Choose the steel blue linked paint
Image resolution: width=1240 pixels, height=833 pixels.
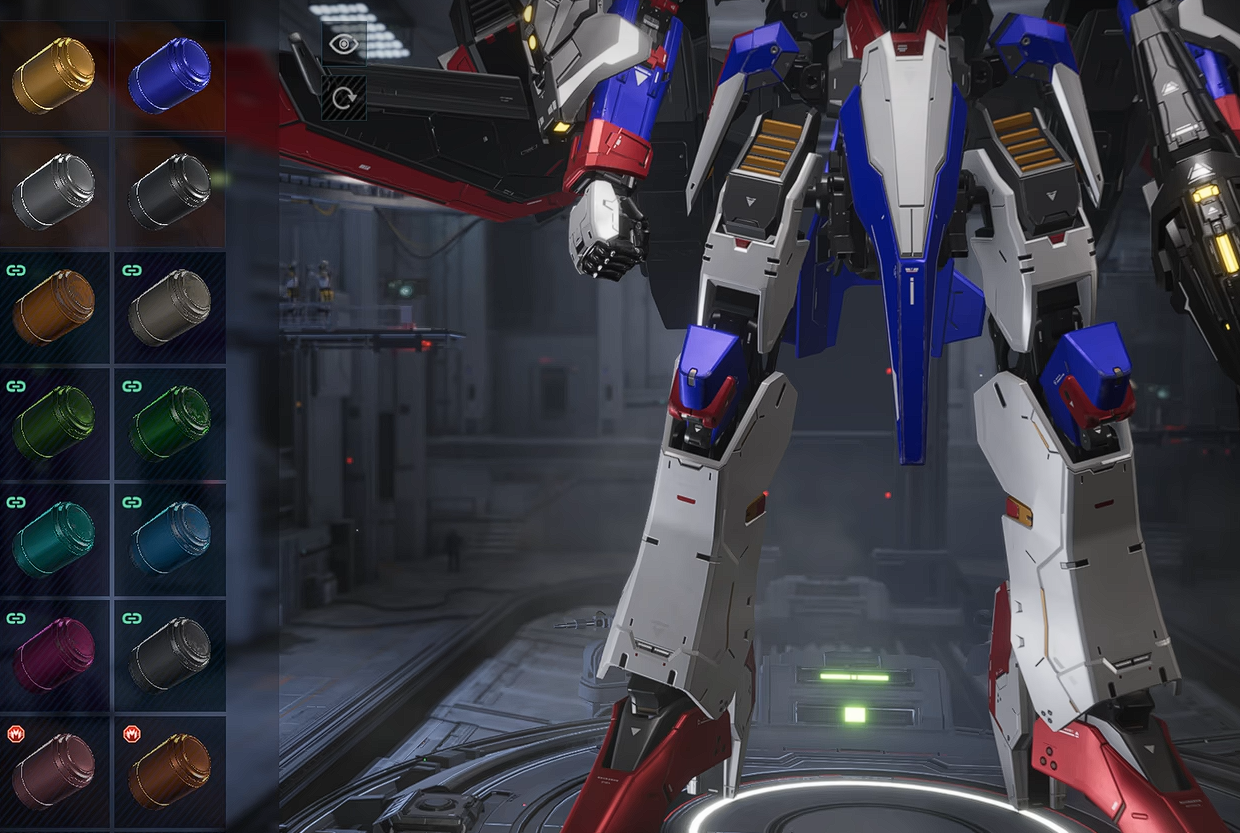tap(169, 539)
